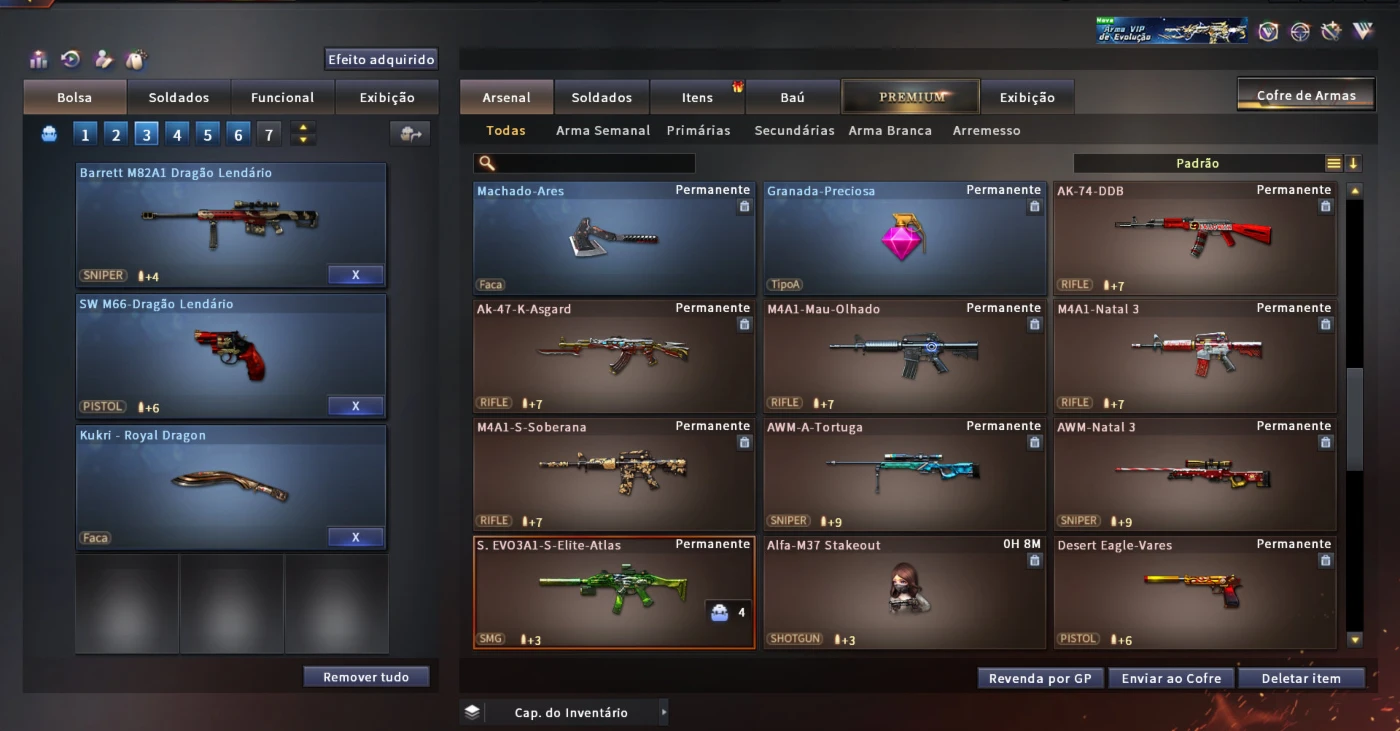This screenshot has height=731, width=1400.
Task: Open the Baú tab
Action: point(792,98)
